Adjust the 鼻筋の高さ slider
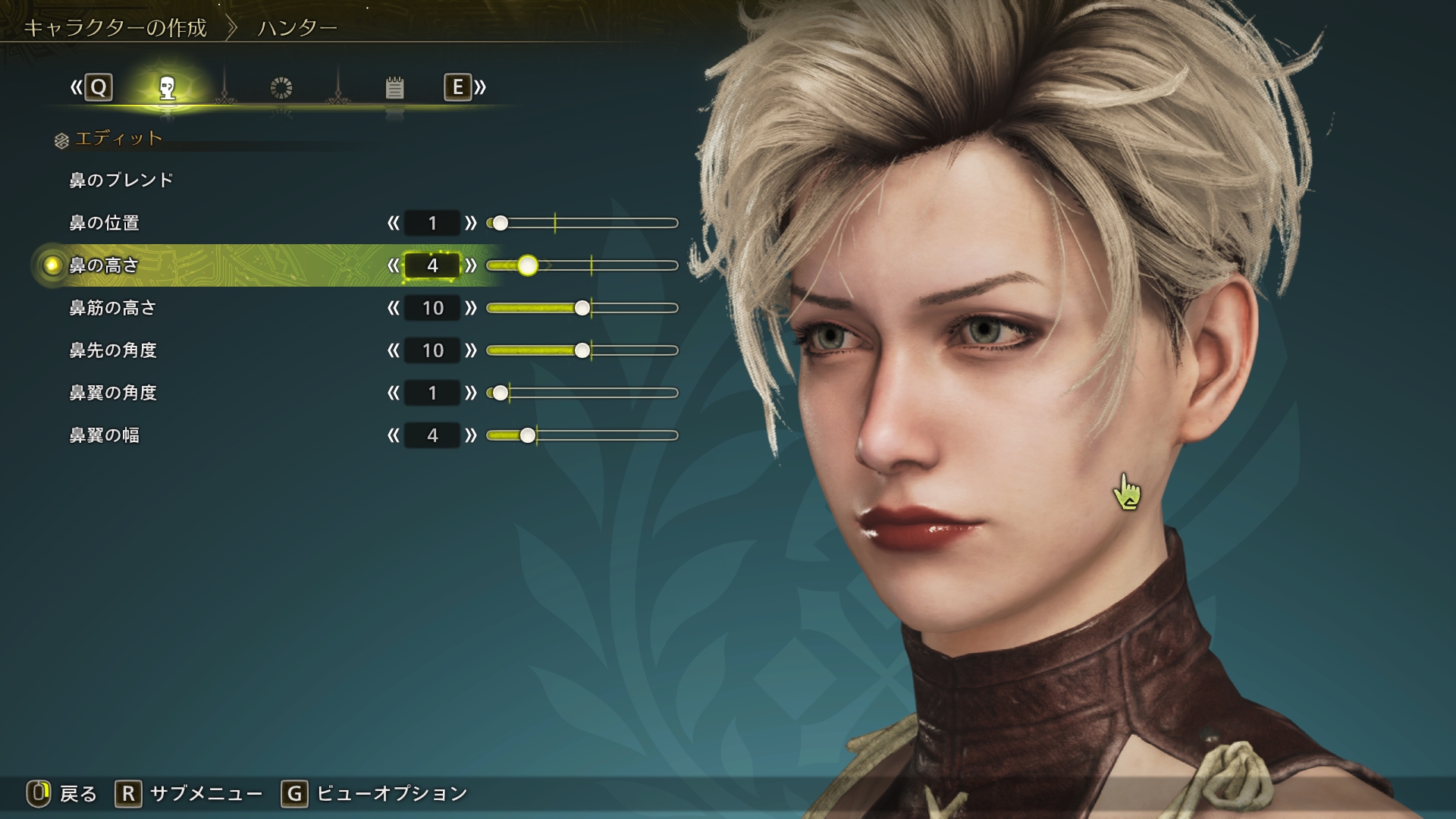 pos(582,308)
